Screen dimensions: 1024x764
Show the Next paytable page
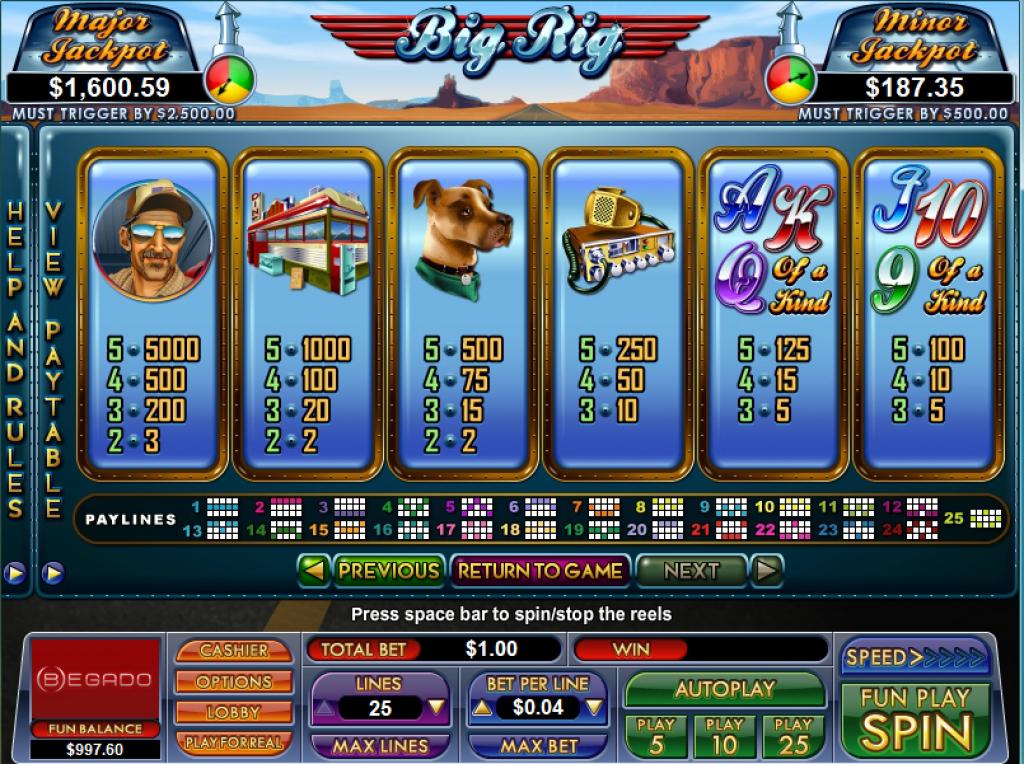[691, 571]
